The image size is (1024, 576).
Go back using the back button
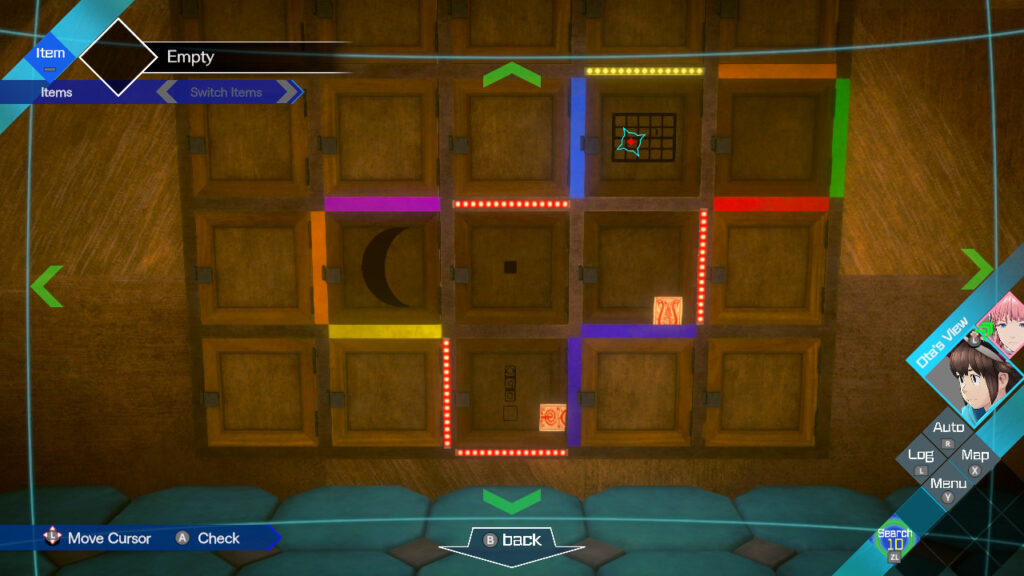click(x=511, y=540)
